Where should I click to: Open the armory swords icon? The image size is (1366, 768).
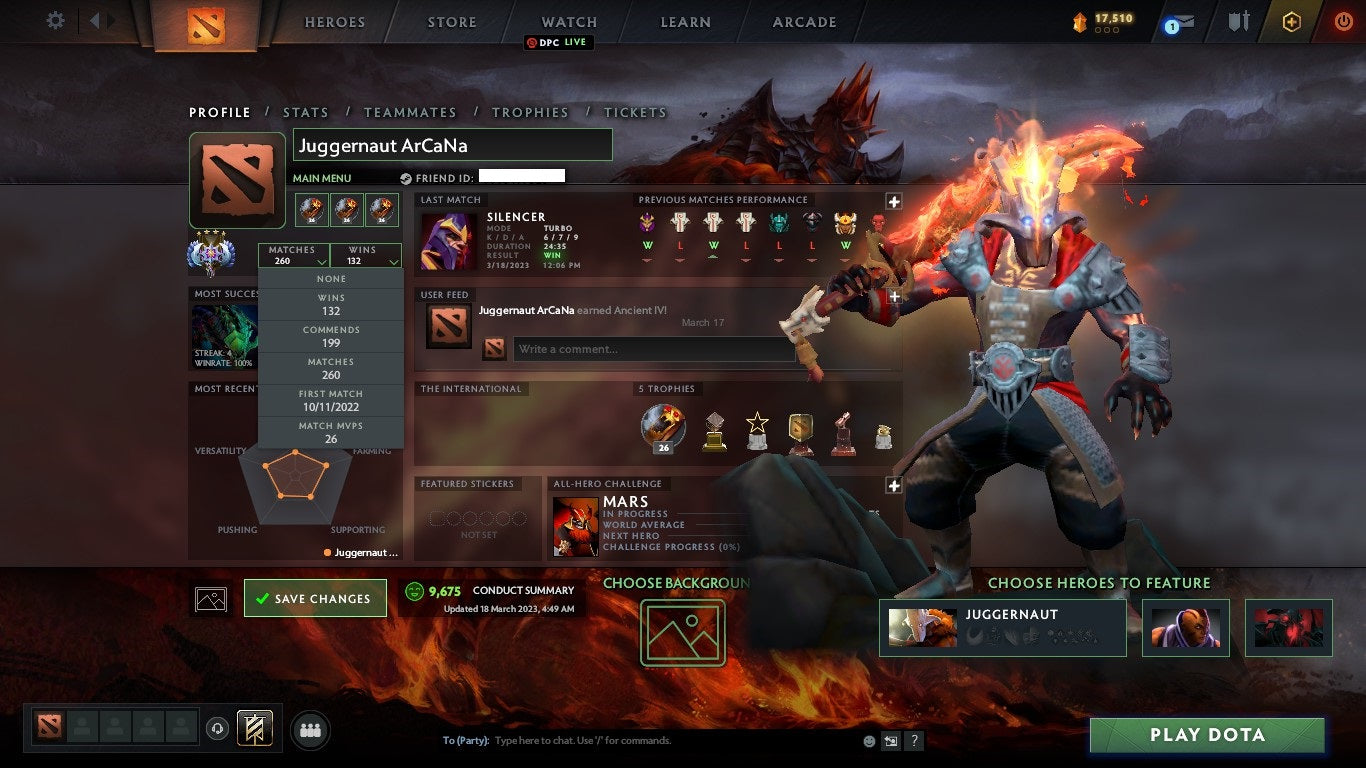click(x=1239, y=20)
